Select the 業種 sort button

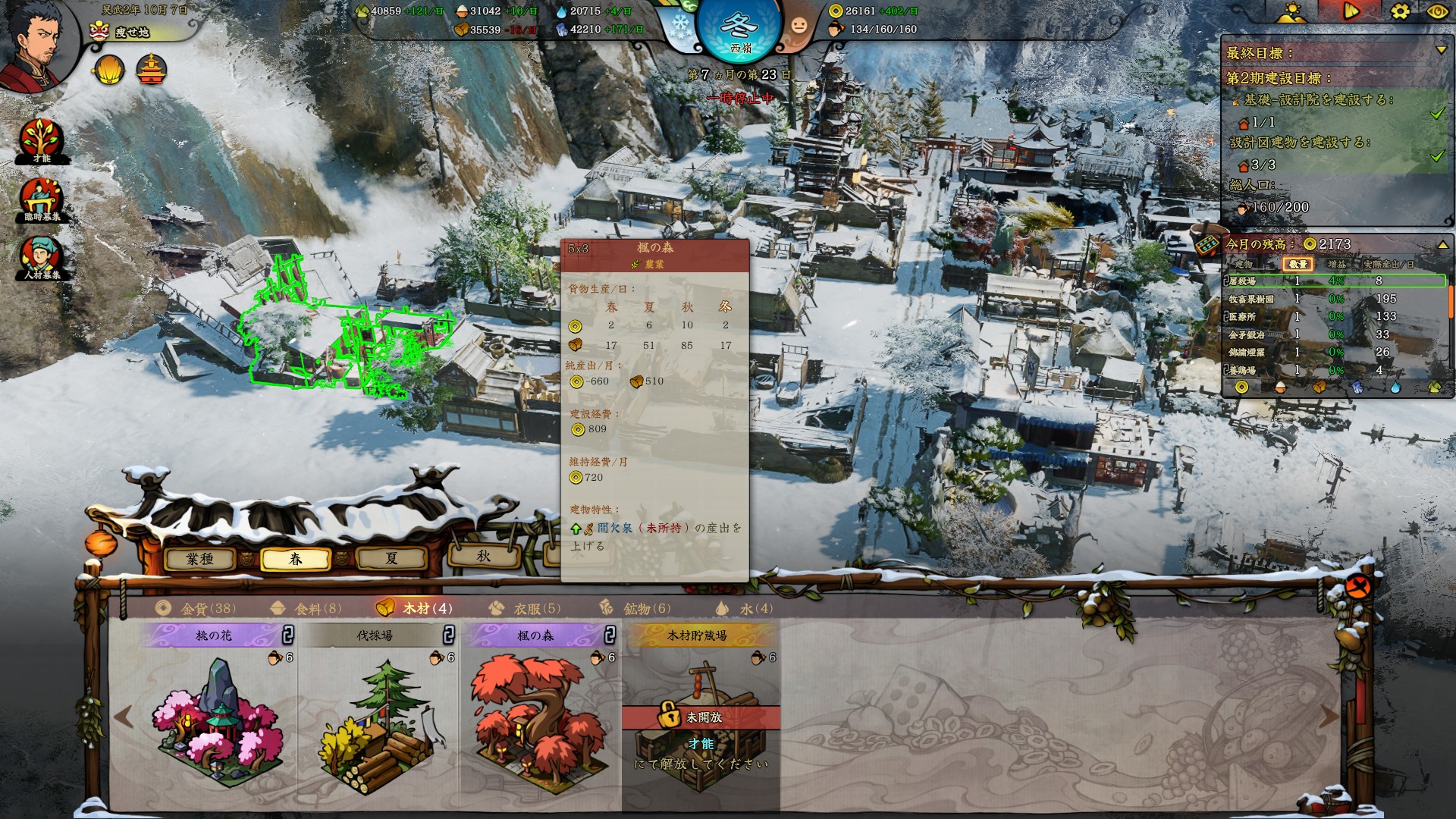pos(200,559)
